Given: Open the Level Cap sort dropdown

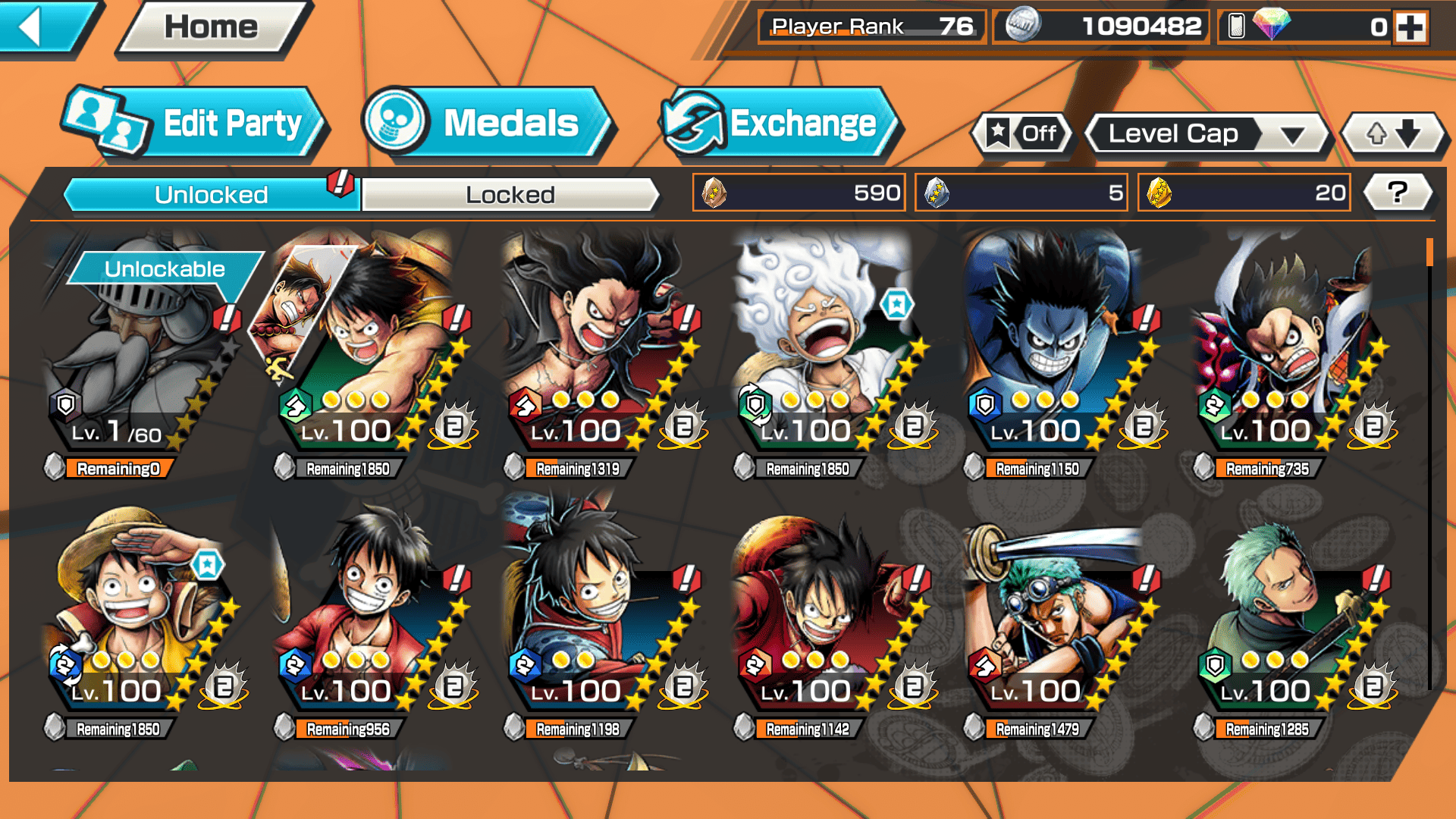Looking at the screenshot, I should pos(1207,134).
